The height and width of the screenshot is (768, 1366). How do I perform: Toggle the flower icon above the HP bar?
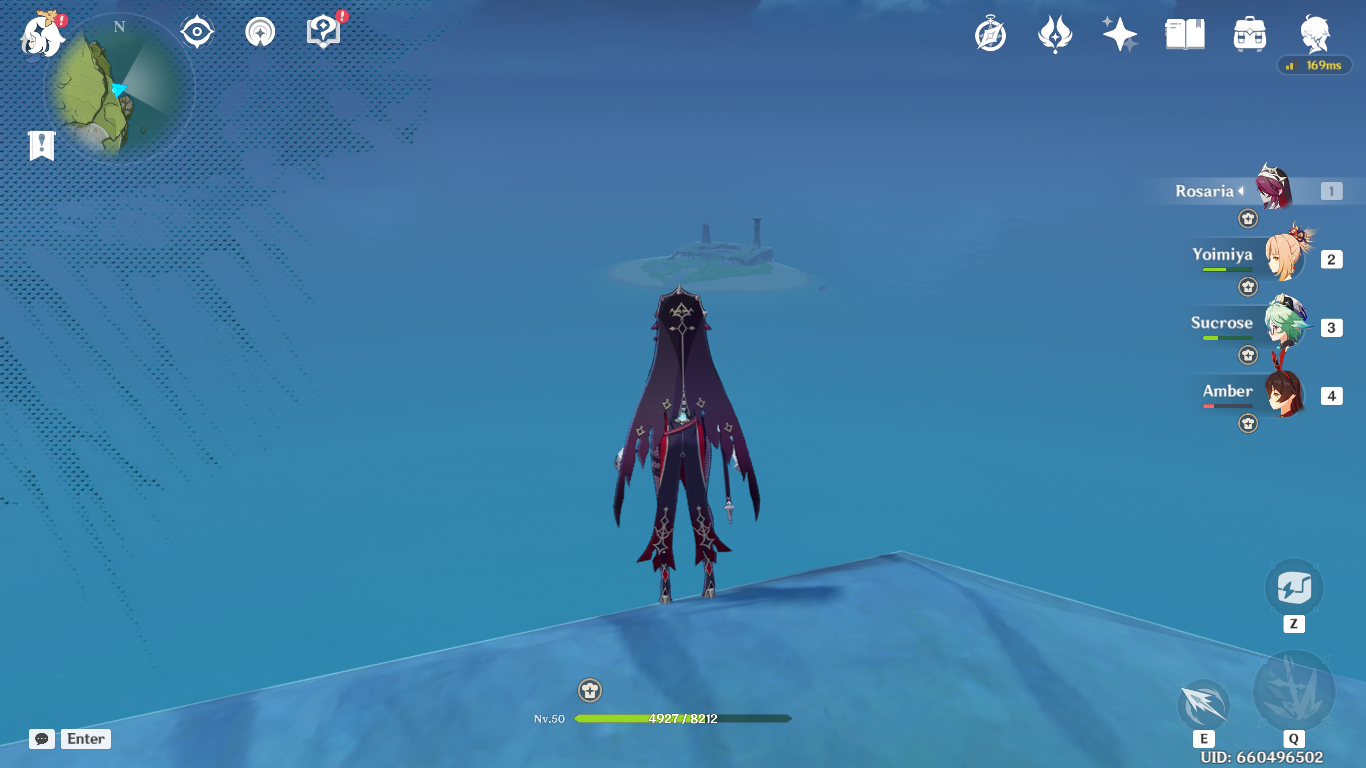[x=590, y=689]
